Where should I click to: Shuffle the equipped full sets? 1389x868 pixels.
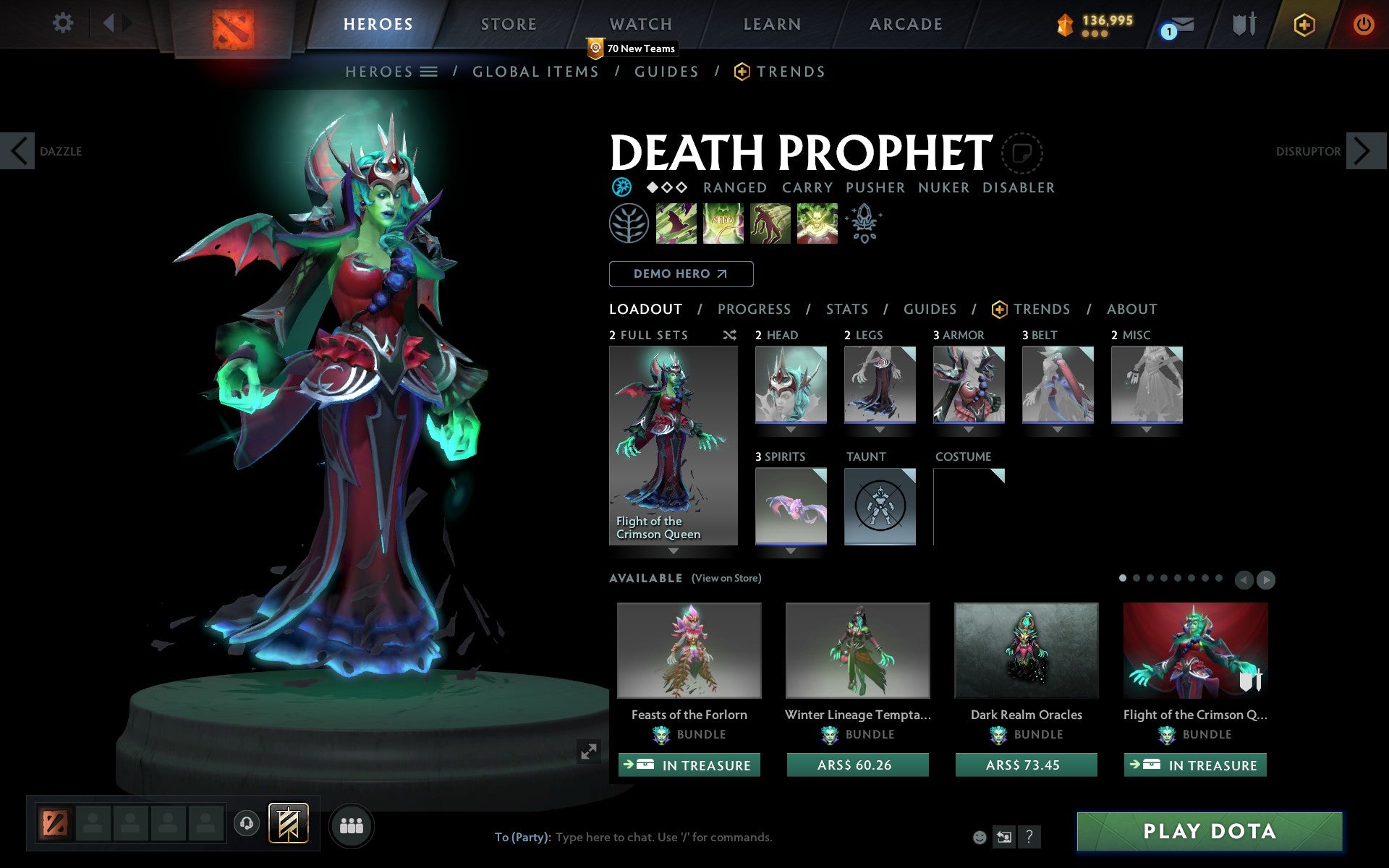pos(729,336)
